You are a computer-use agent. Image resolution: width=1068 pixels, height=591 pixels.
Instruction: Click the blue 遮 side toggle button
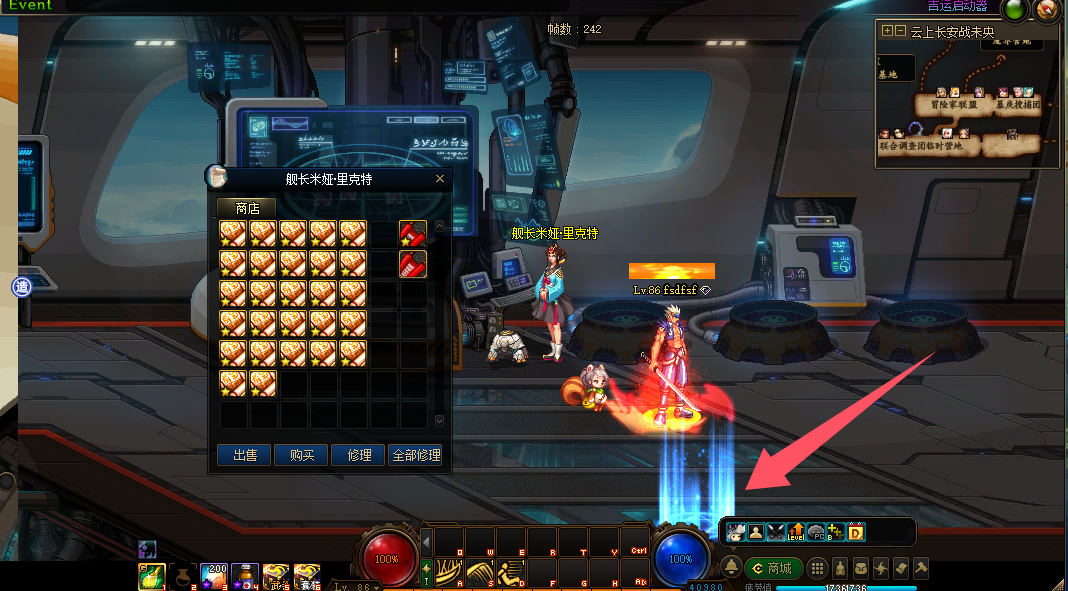pyautogui.click(x=22, y=288)
